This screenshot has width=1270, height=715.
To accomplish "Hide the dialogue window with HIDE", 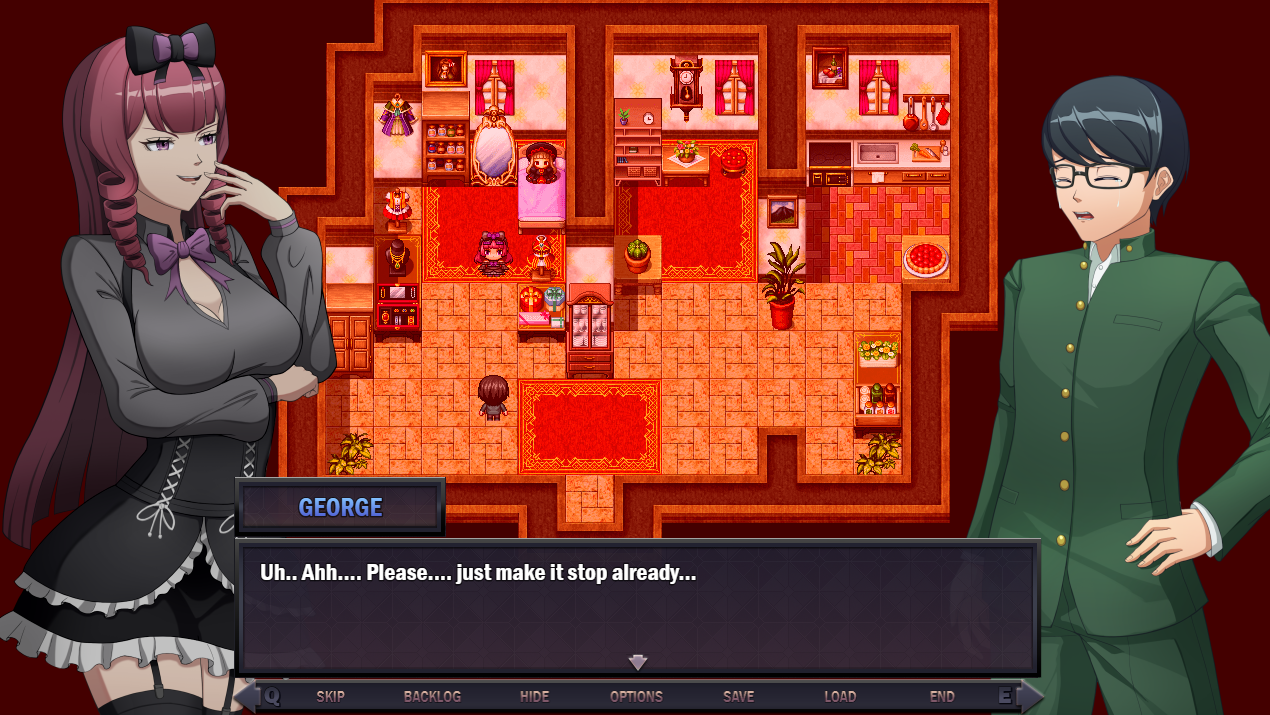I will point(535,696).
